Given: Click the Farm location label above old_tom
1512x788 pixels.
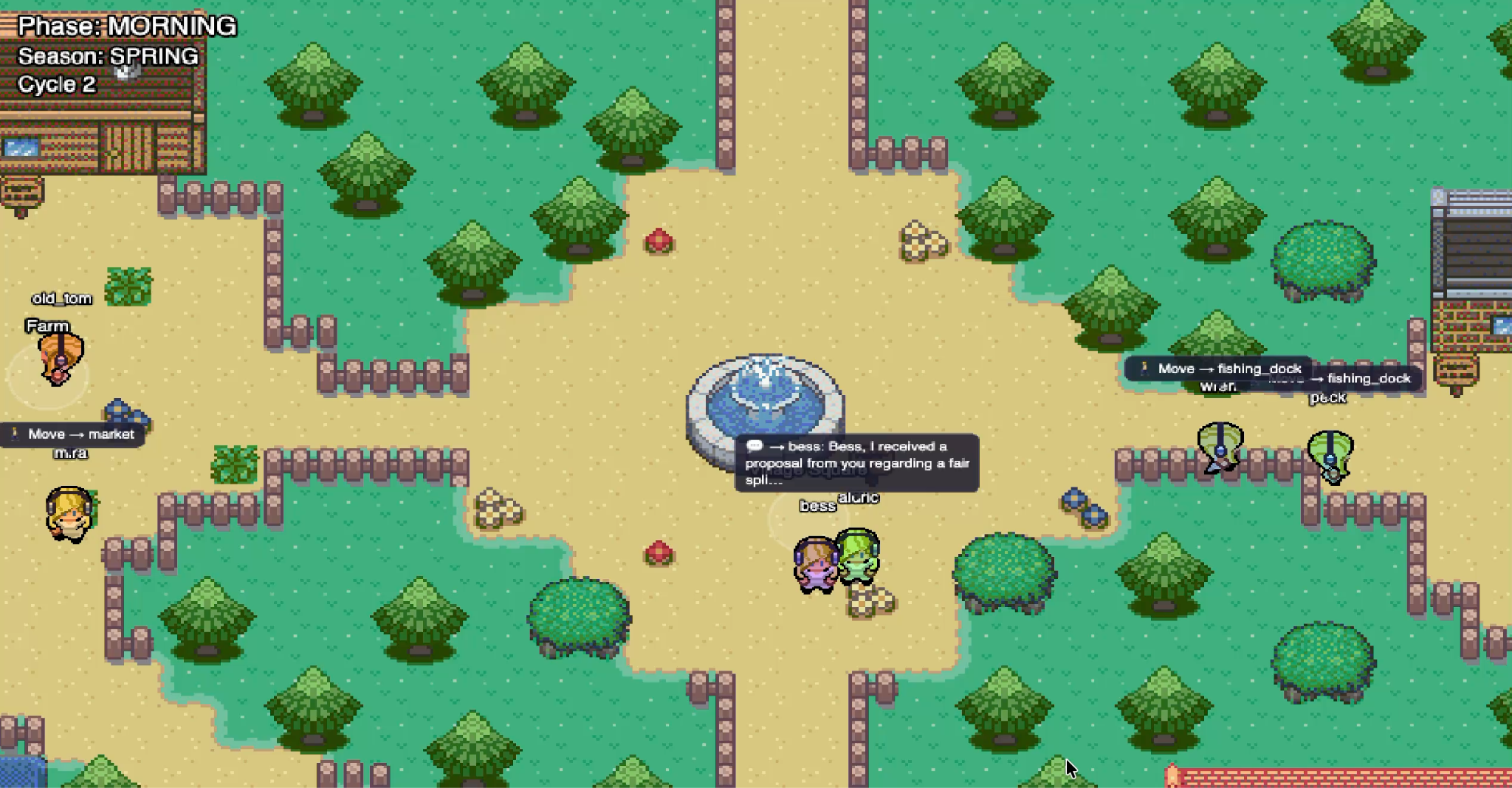Looking at the screenshot, I should coord(47,325).
